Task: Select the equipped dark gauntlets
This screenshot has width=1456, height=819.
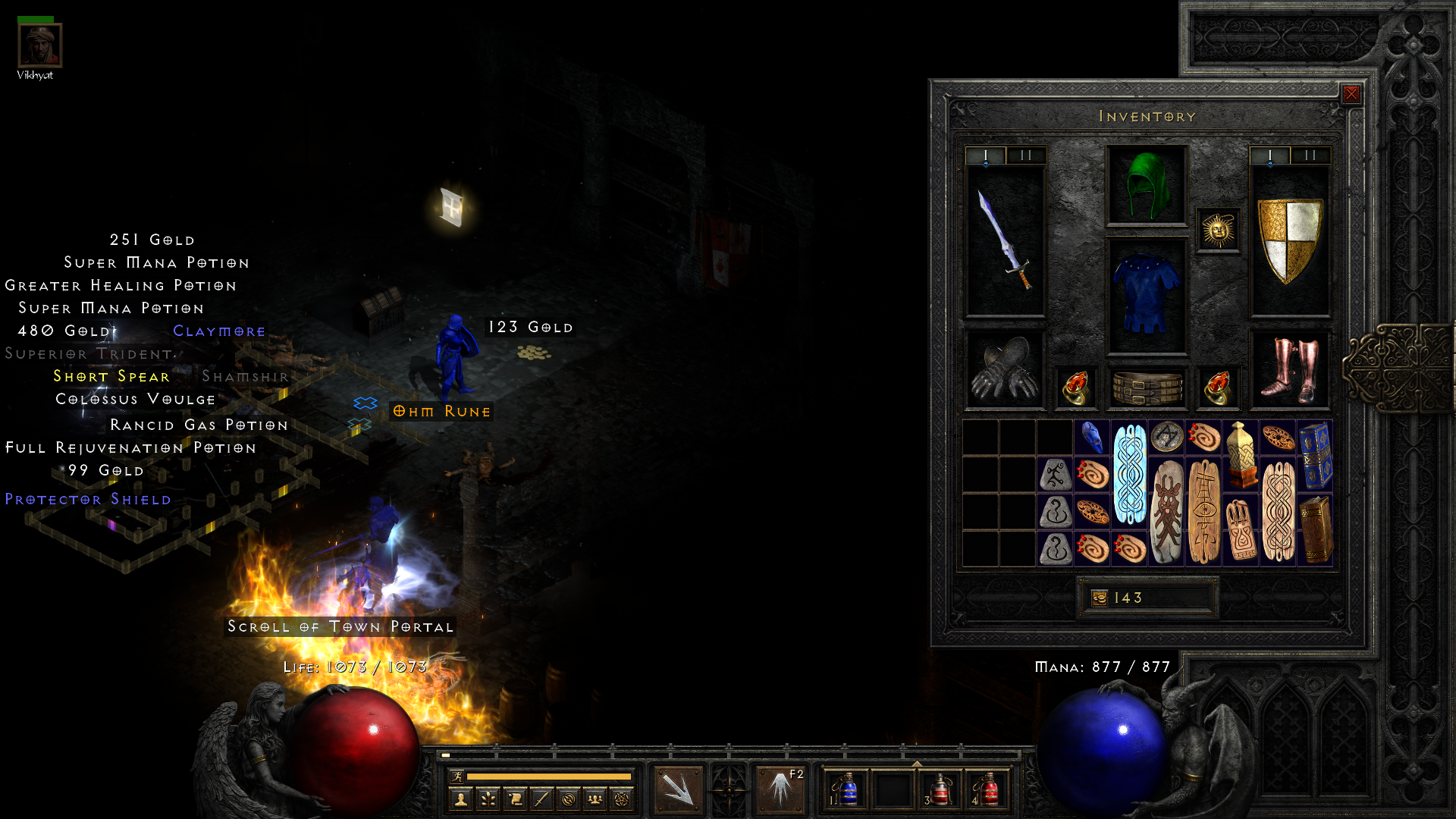Action: pos(1005,370)
